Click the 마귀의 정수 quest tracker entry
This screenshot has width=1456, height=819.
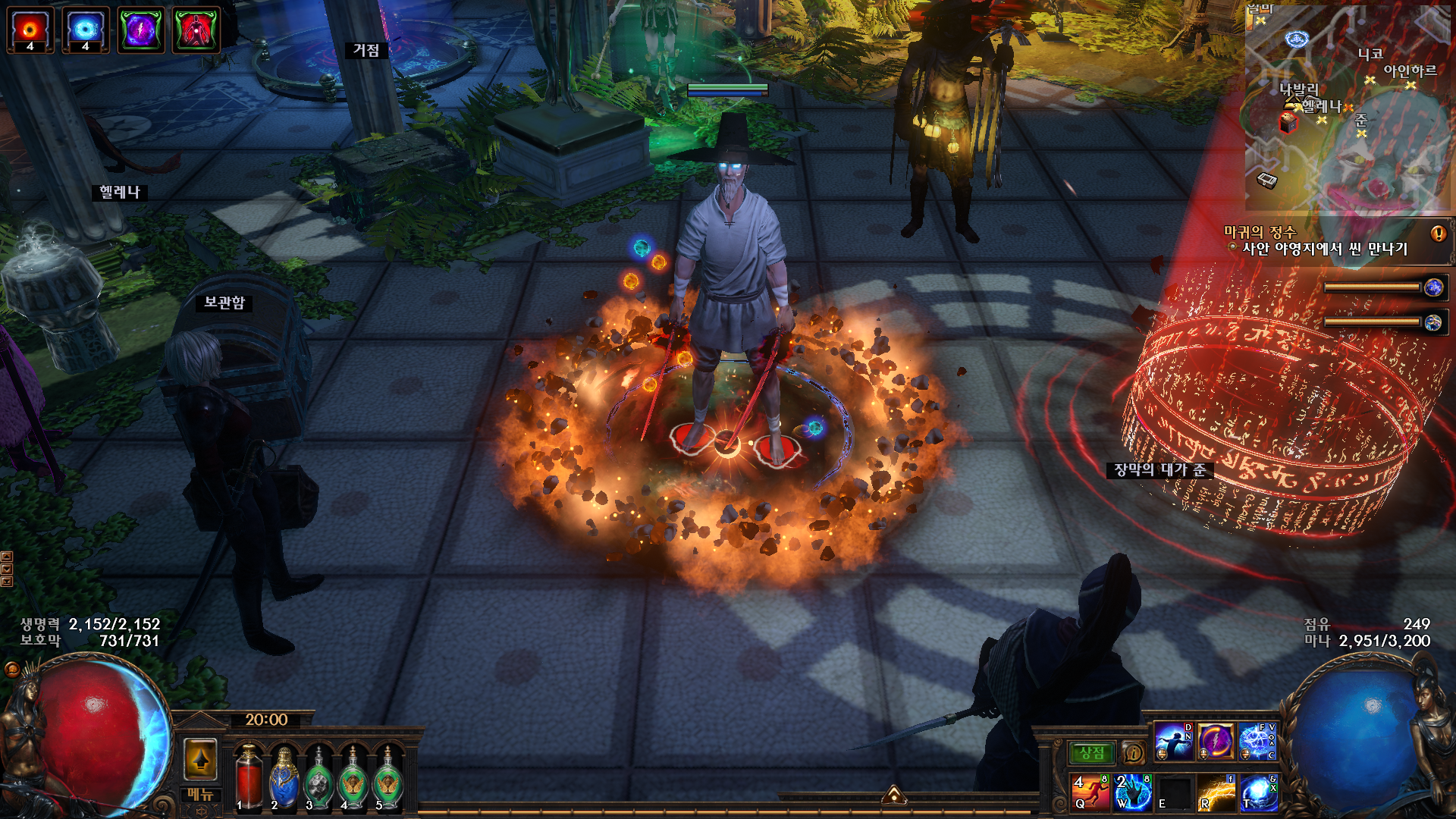tap(1260, 232)
